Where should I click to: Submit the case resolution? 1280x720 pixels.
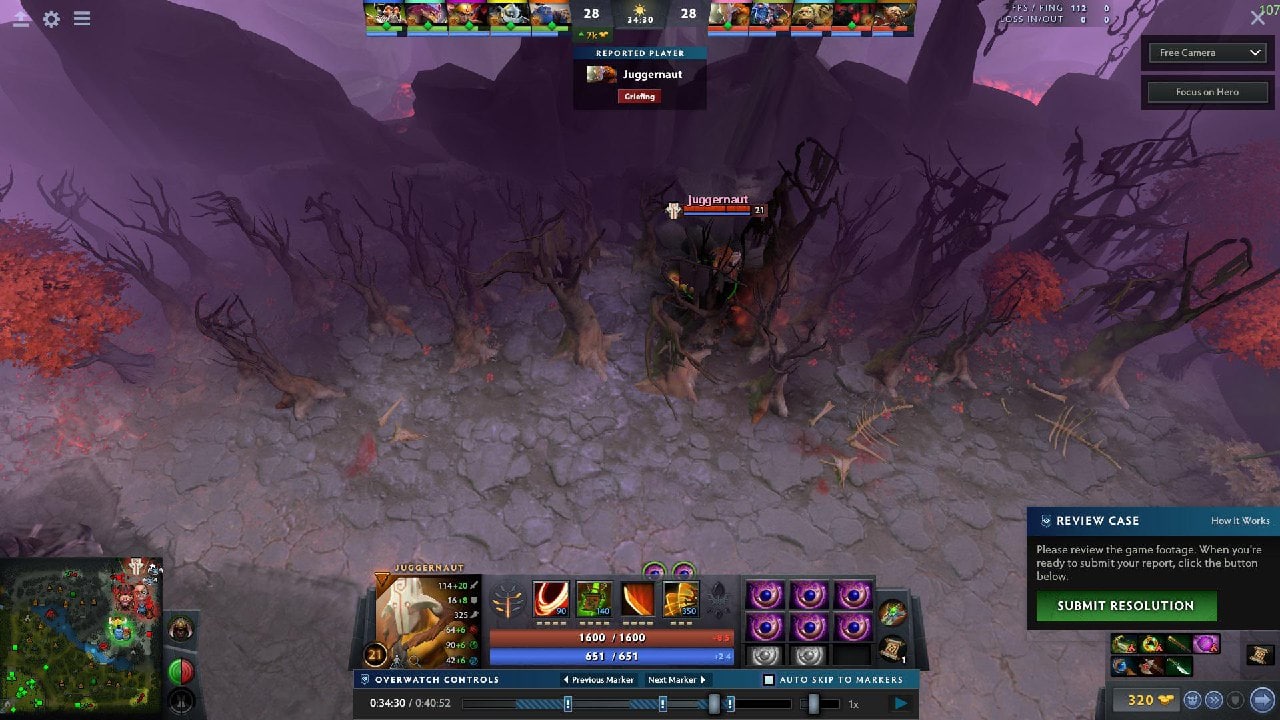[x=1126, y=605]
